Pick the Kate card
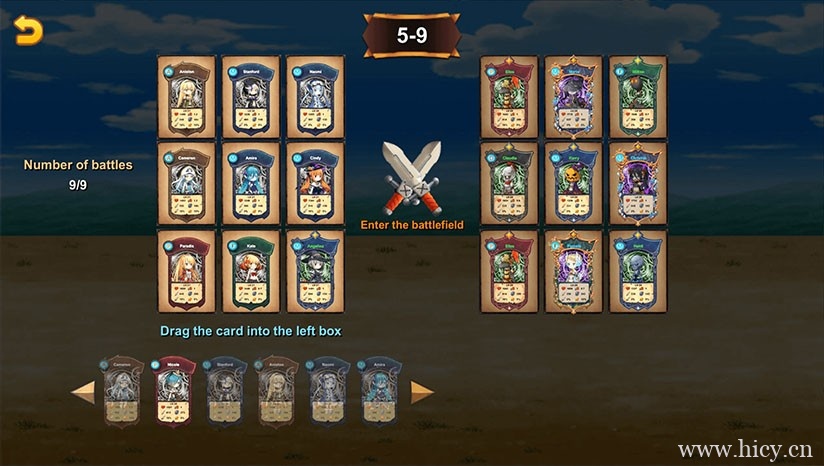Screen dimensions: 824x466 pos(250,271)
